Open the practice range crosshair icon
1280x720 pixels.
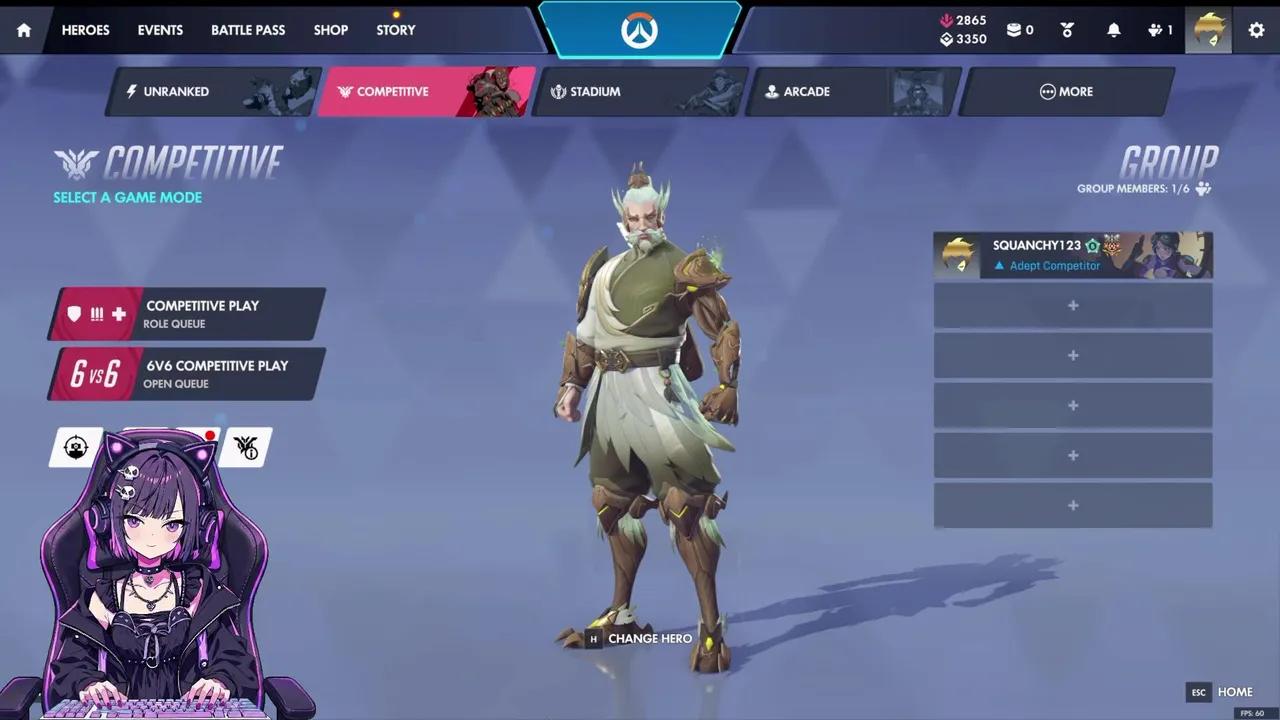click(x=75, y=447)
